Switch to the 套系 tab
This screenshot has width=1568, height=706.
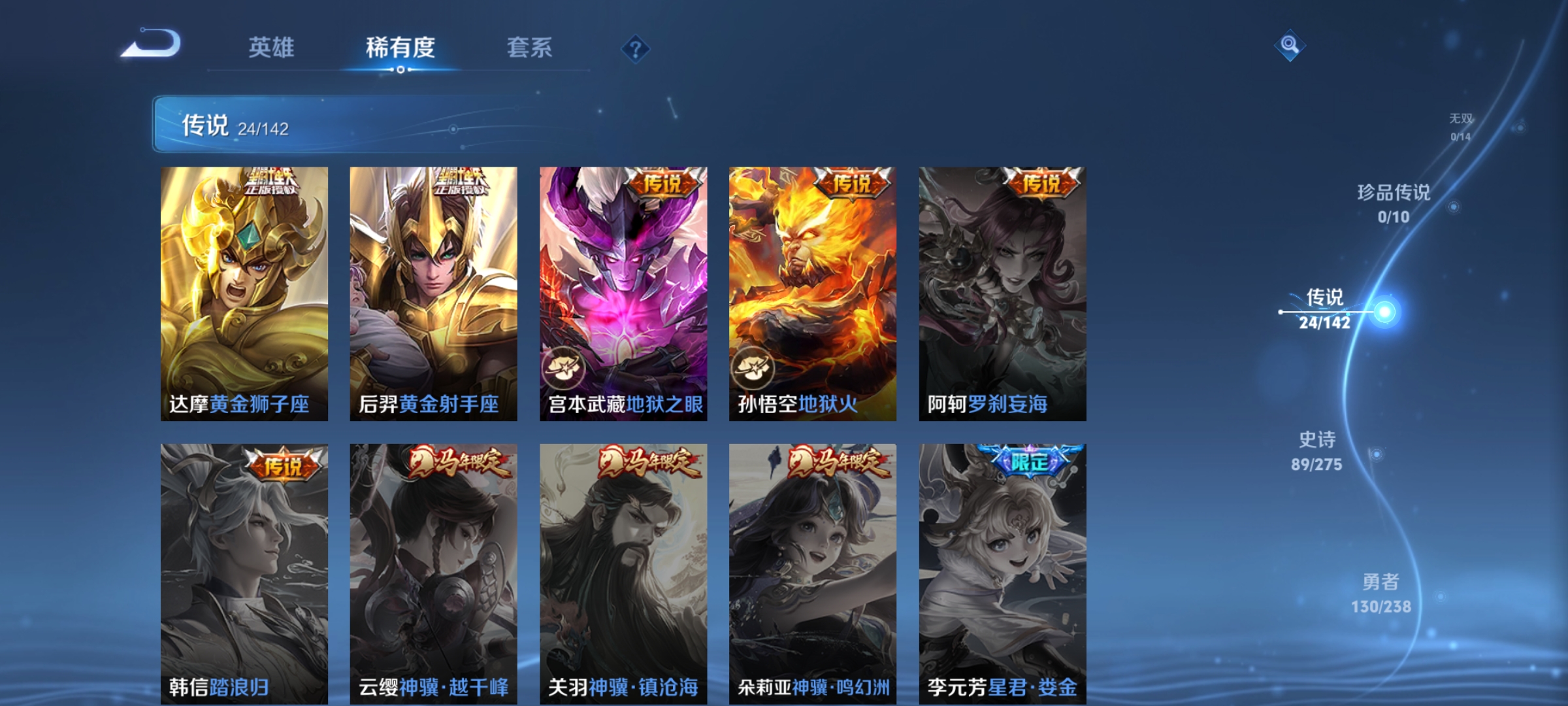point(529,47)
